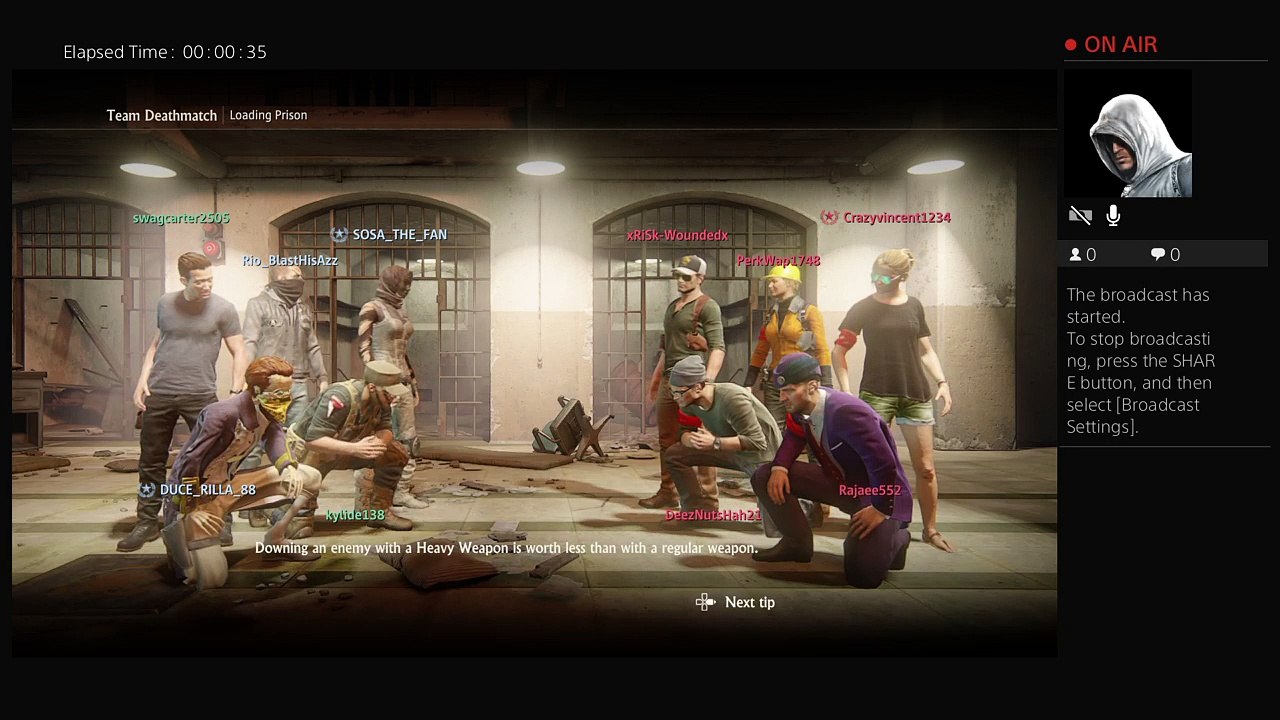Show the next loading tip
This screenshot has height=720, width=1280.
(x=736, y=602)
